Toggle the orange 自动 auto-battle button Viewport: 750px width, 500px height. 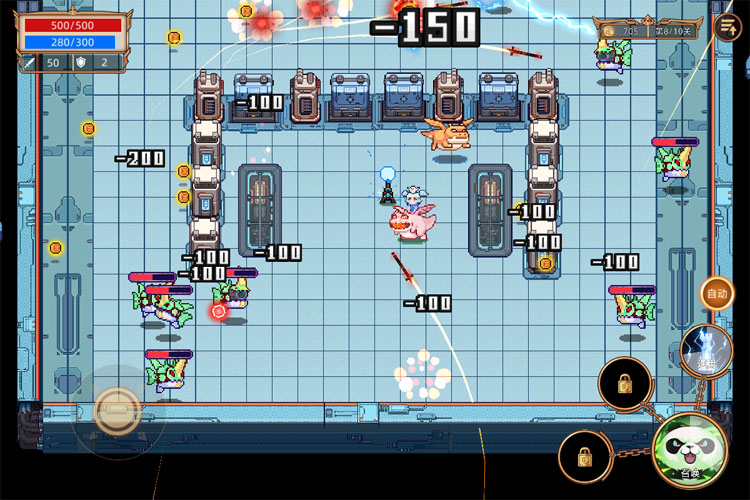[x=717, y=294]
